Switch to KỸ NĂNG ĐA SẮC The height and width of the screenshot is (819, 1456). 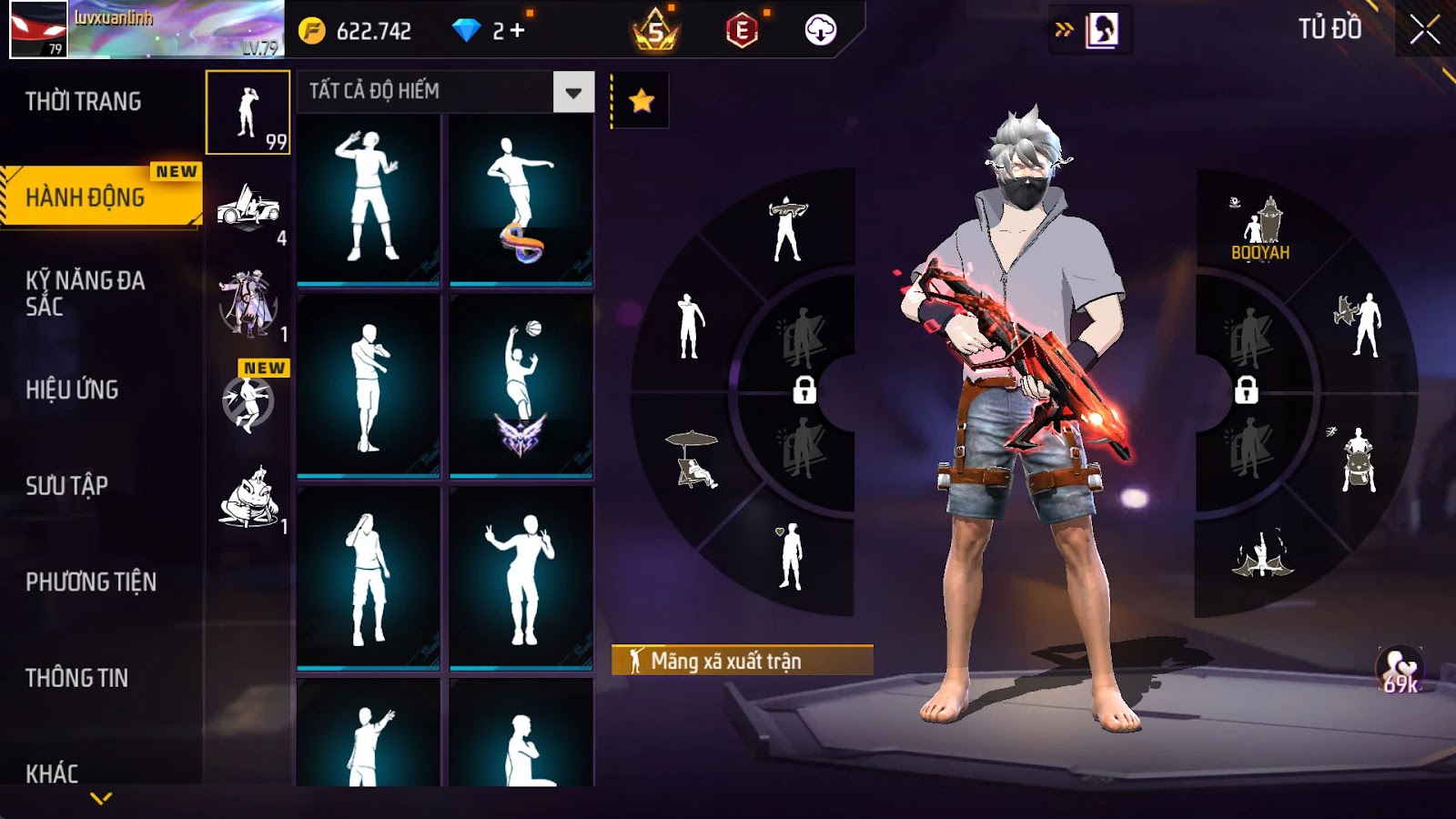85,293
